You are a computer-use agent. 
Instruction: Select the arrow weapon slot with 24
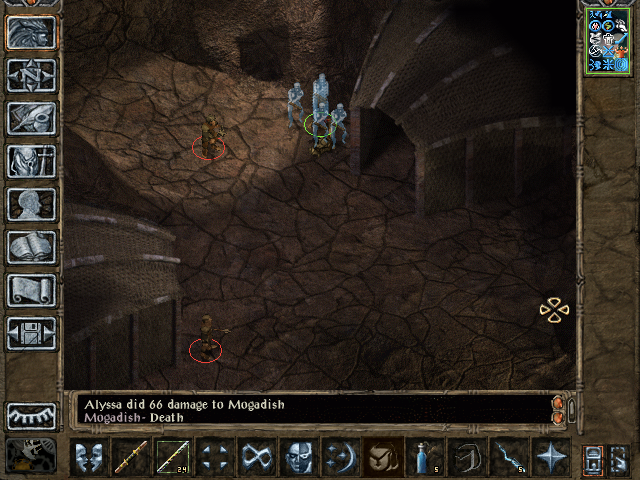(174, 458)
